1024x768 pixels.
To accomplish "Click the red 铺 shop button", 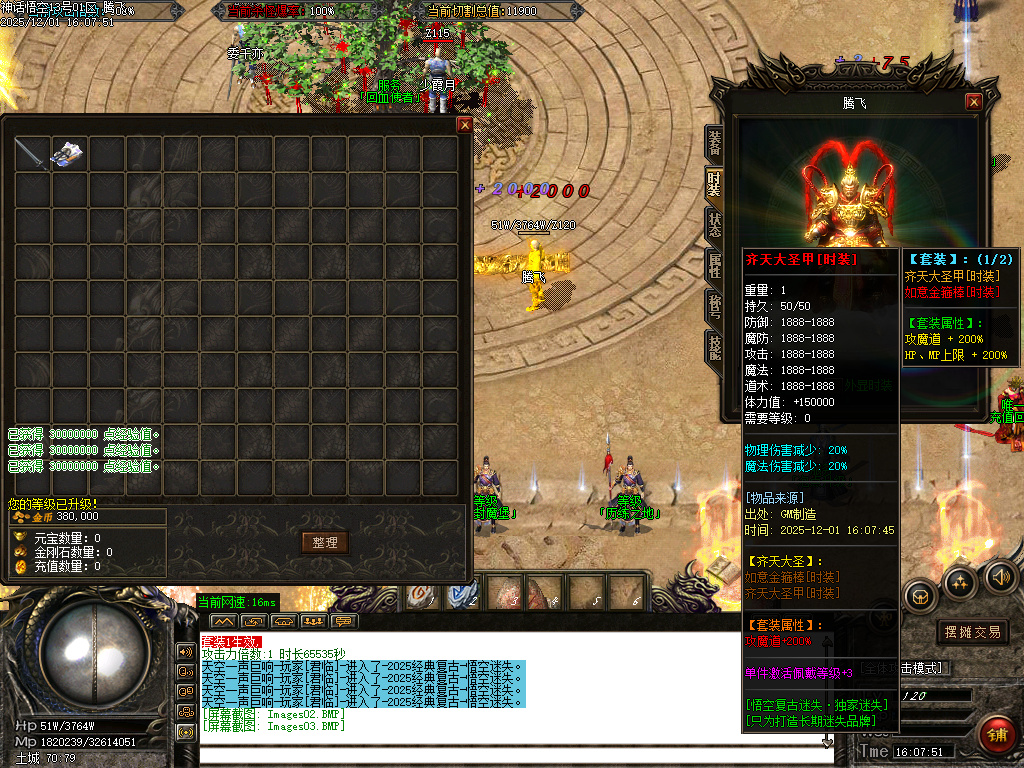I will (995, 733).
